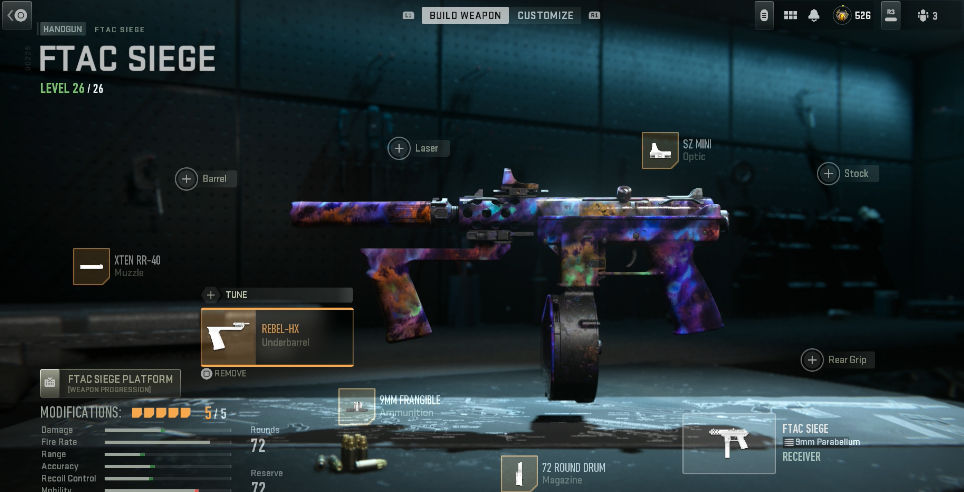The height and width of the screenshot is (492, 964).
Task: Open FTAC Siege Platform weapon progression
Action: point(110,383)
